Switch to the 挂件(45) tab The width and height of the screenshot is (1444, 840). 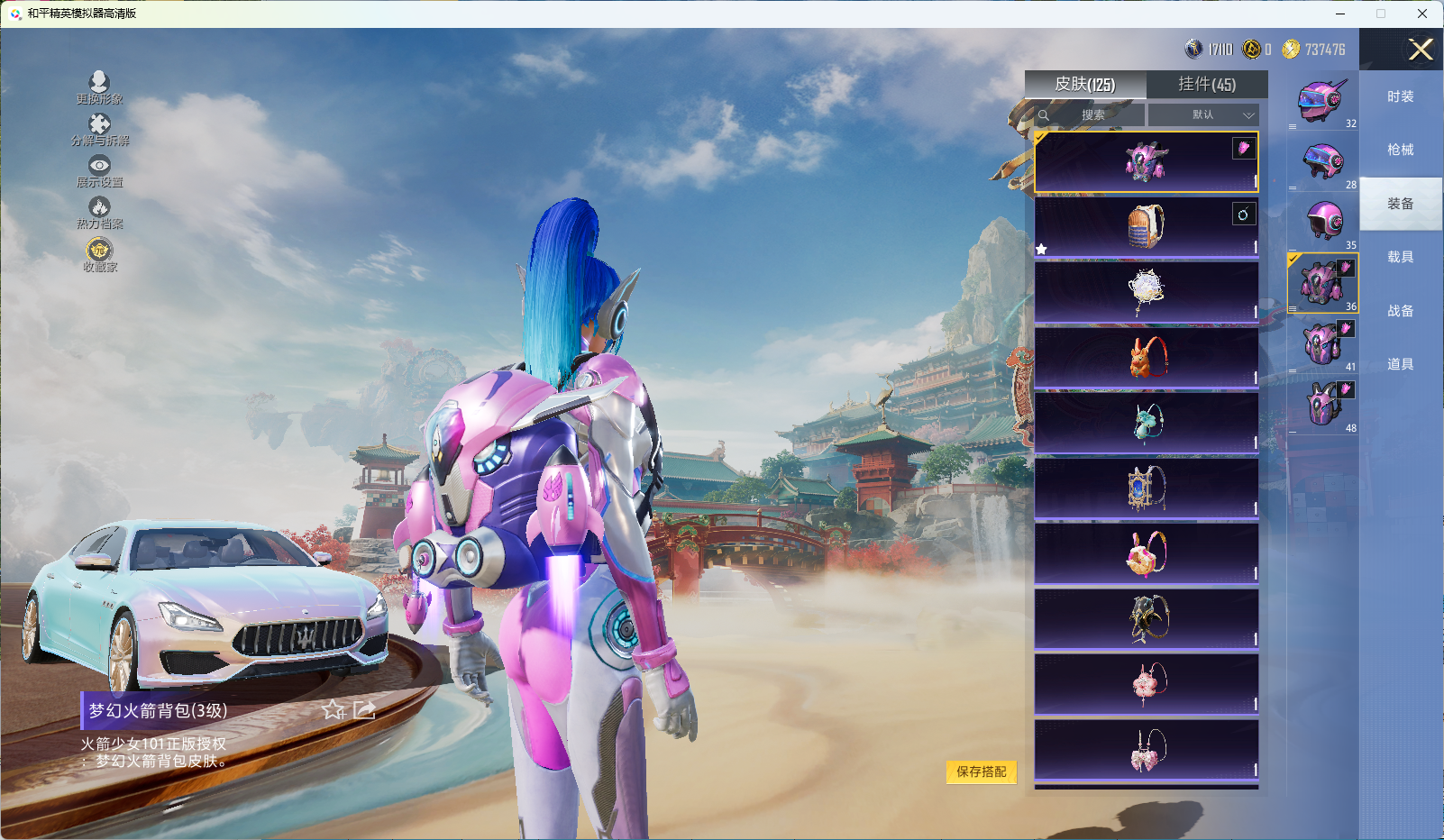[1207, 85]
